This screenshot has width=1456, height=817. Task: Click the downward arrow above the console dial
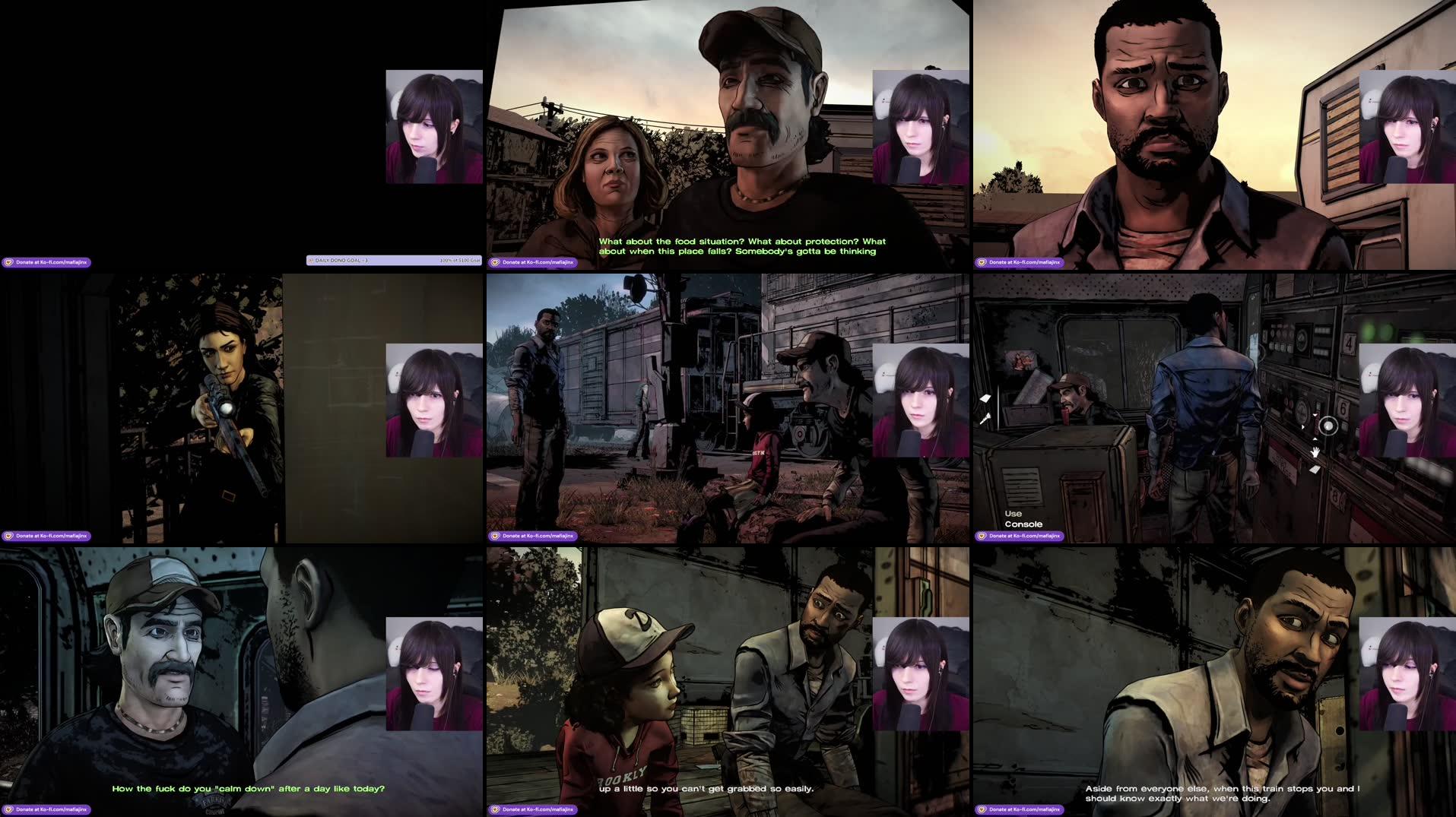pyautogui.click(x=1315, y=415)
